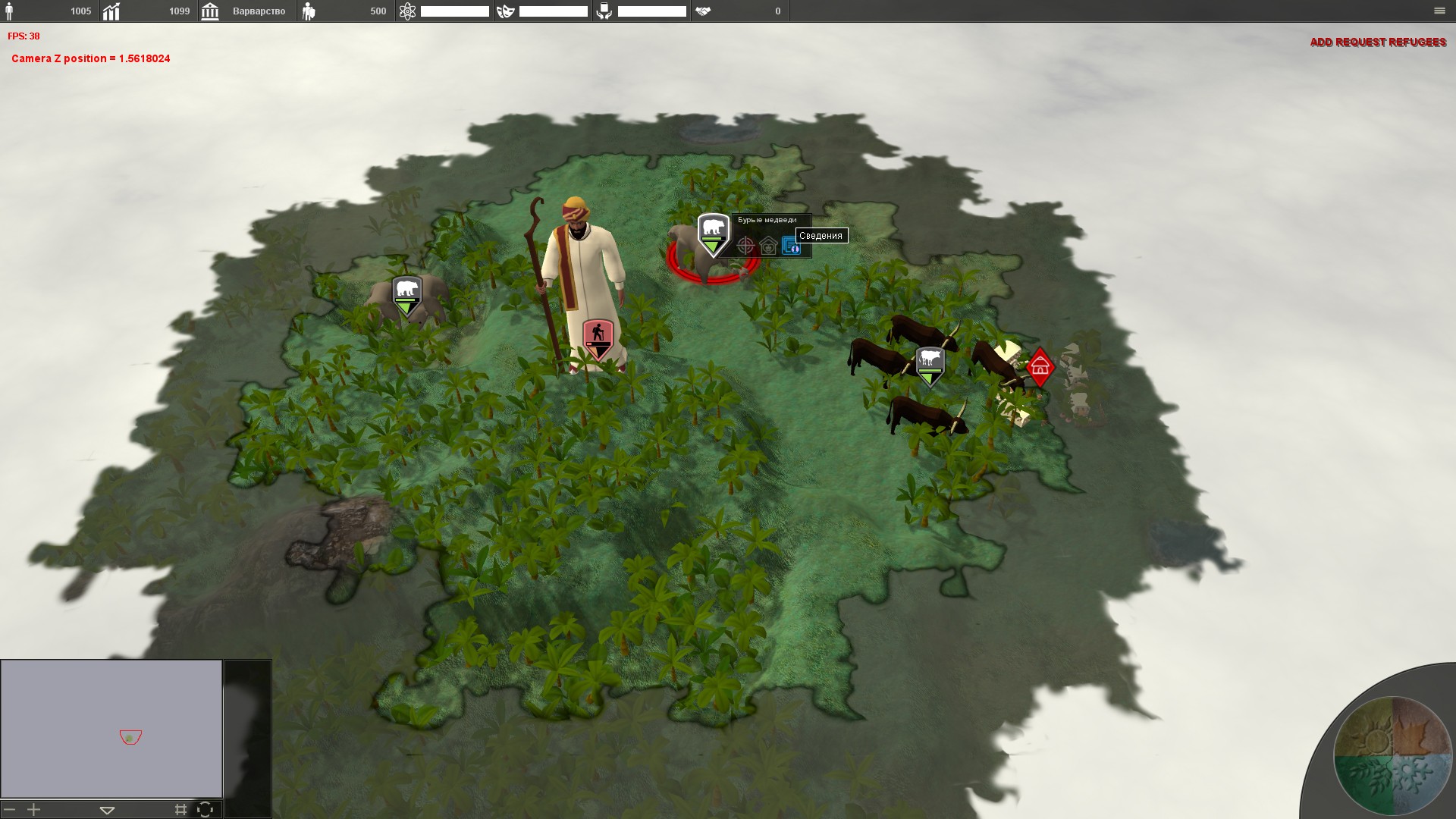Click the crosshair attack icon for brown bears
This screenshot has width=1456, height=819.
pos(746,246)
